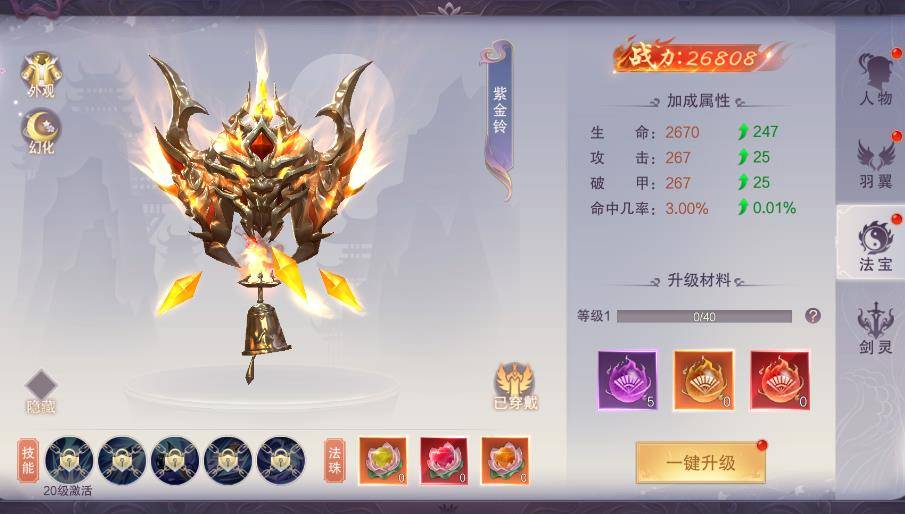Select the 法宝 treasure tab
This screenshot has width=905, height=514.
coord(874,245)
